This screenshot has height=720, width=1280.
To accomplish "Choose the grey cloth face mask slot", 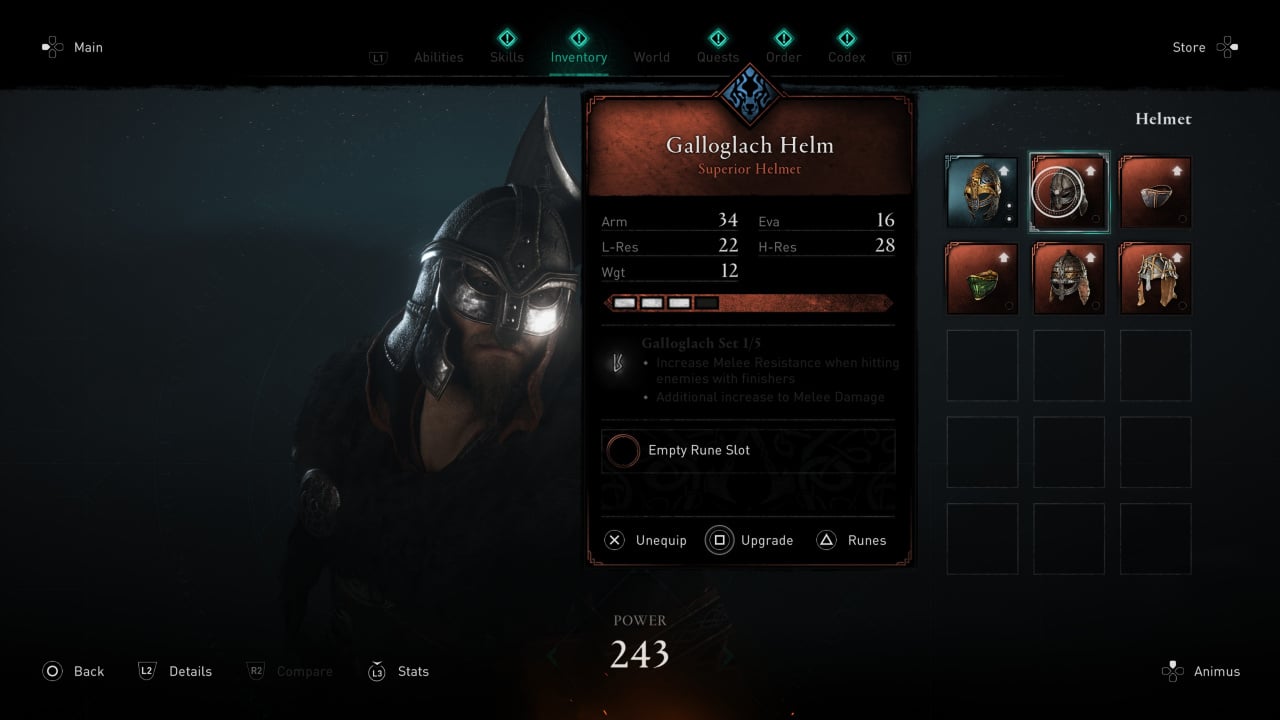I will [1155, 192].
